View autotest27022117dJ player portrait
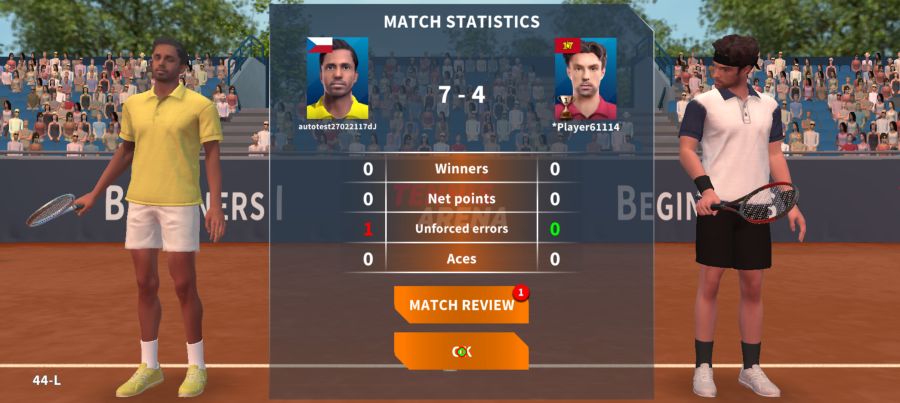Viewport: 900px width, 403px height. [x=337, y=79]
